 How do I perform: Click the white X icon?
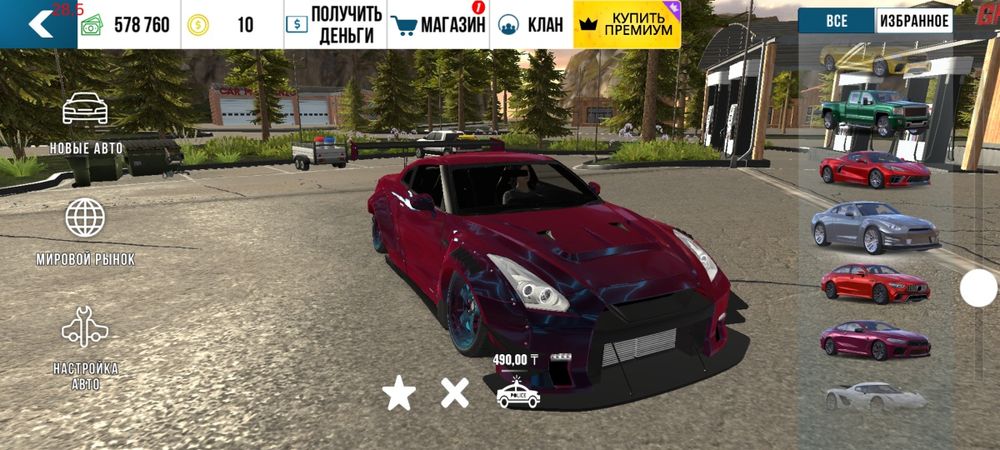(x=455, y=393)
